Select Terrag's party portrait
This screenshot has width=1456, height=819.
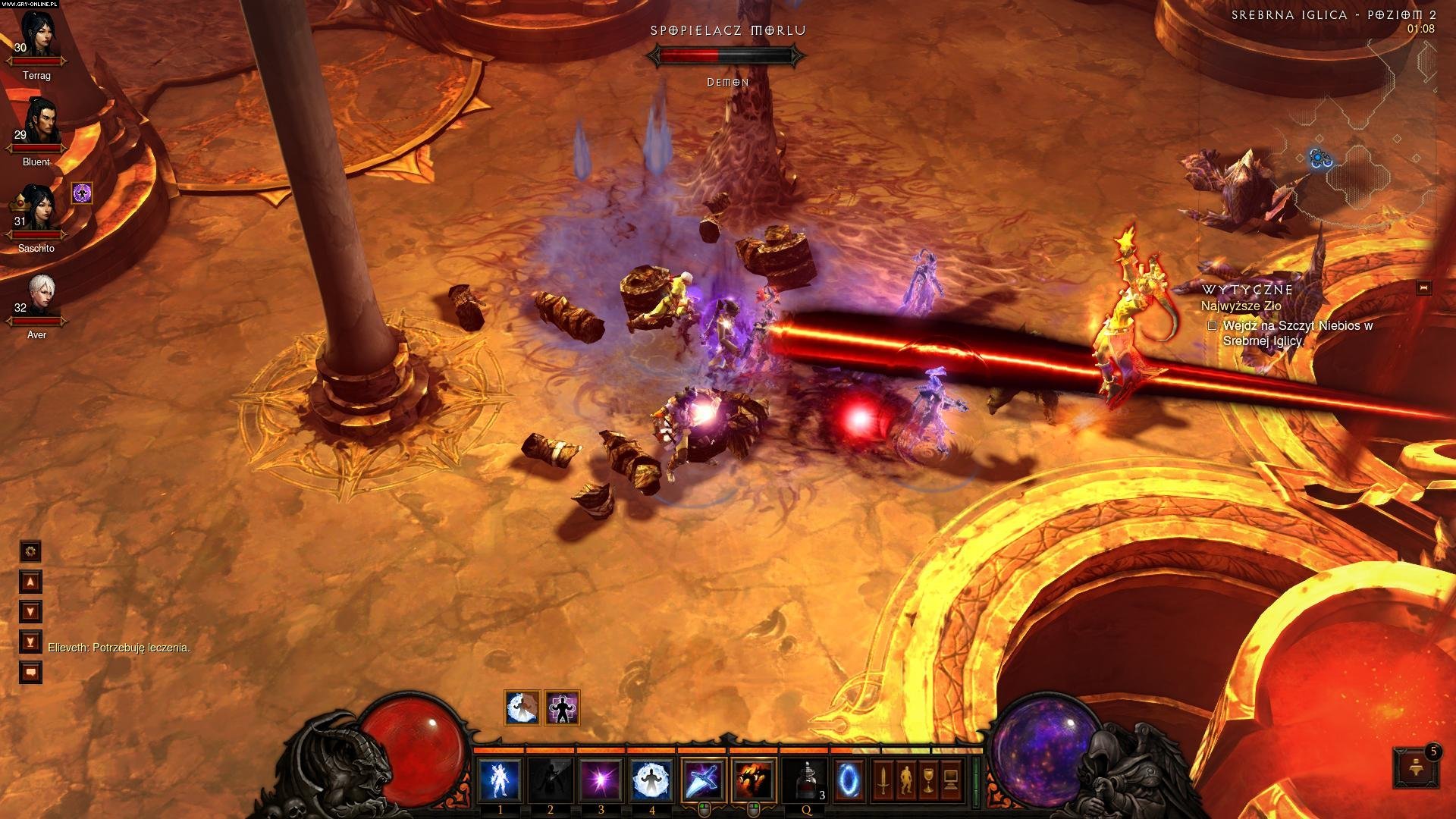coord(36,36)
